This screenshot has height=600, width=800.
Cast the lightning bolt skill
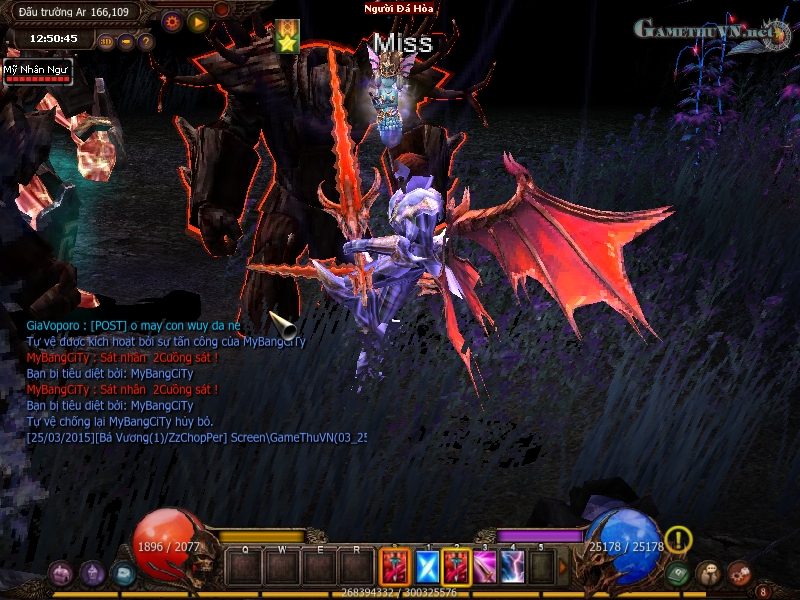click(513, 568)
